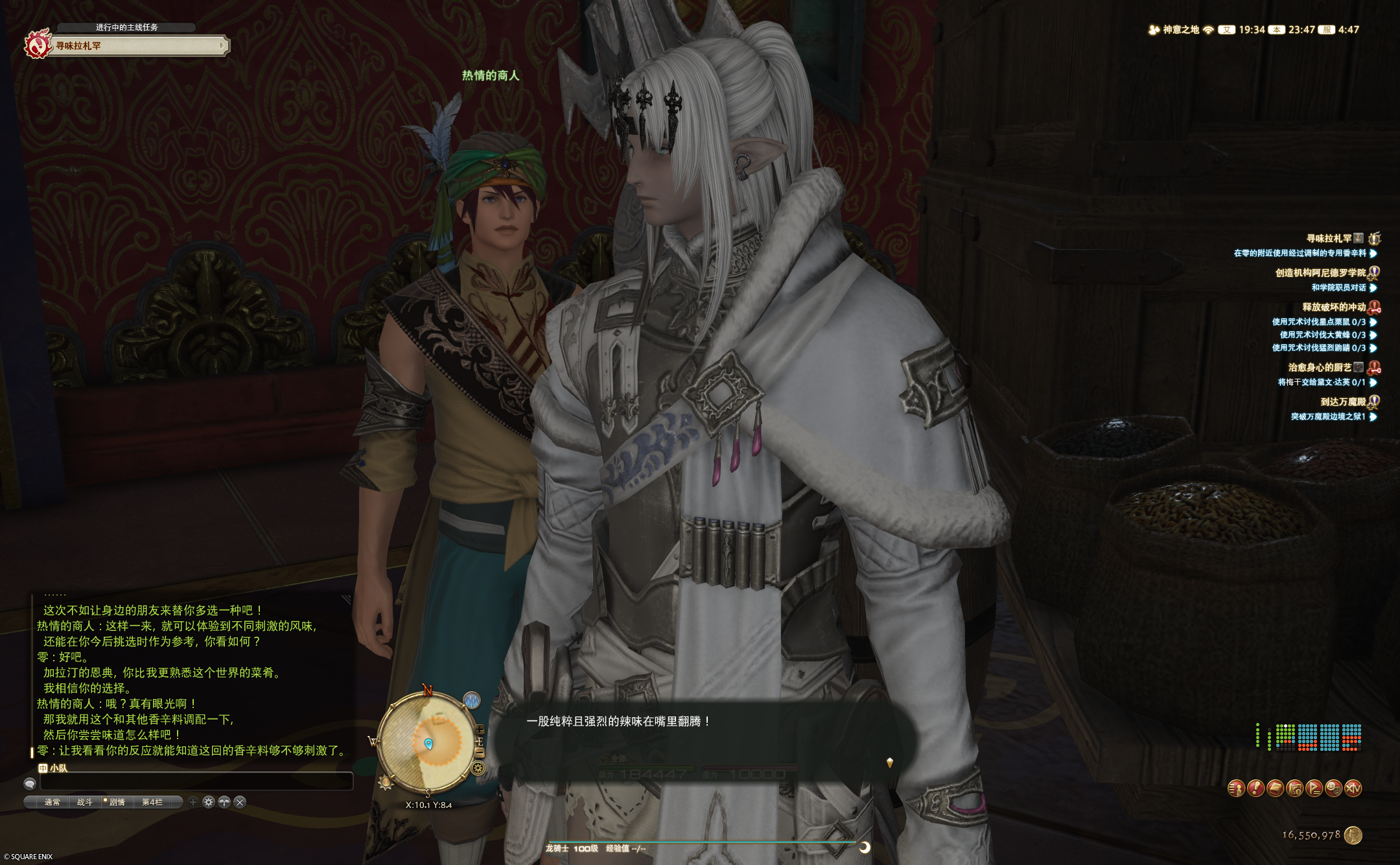Check the rain weather icon by minimap

click(472, 700)
